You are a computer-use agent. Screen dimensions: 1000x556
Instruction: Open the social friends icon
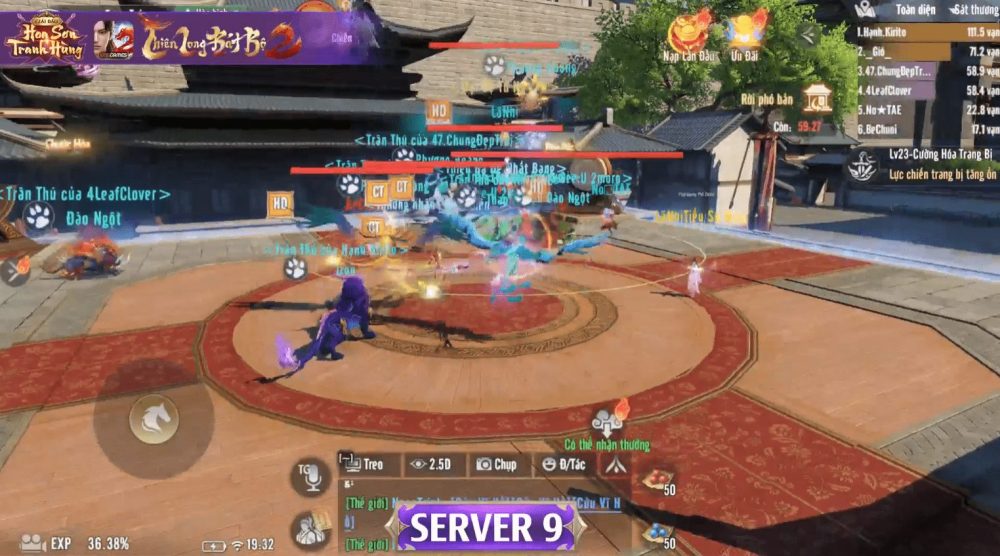[311, 528]
